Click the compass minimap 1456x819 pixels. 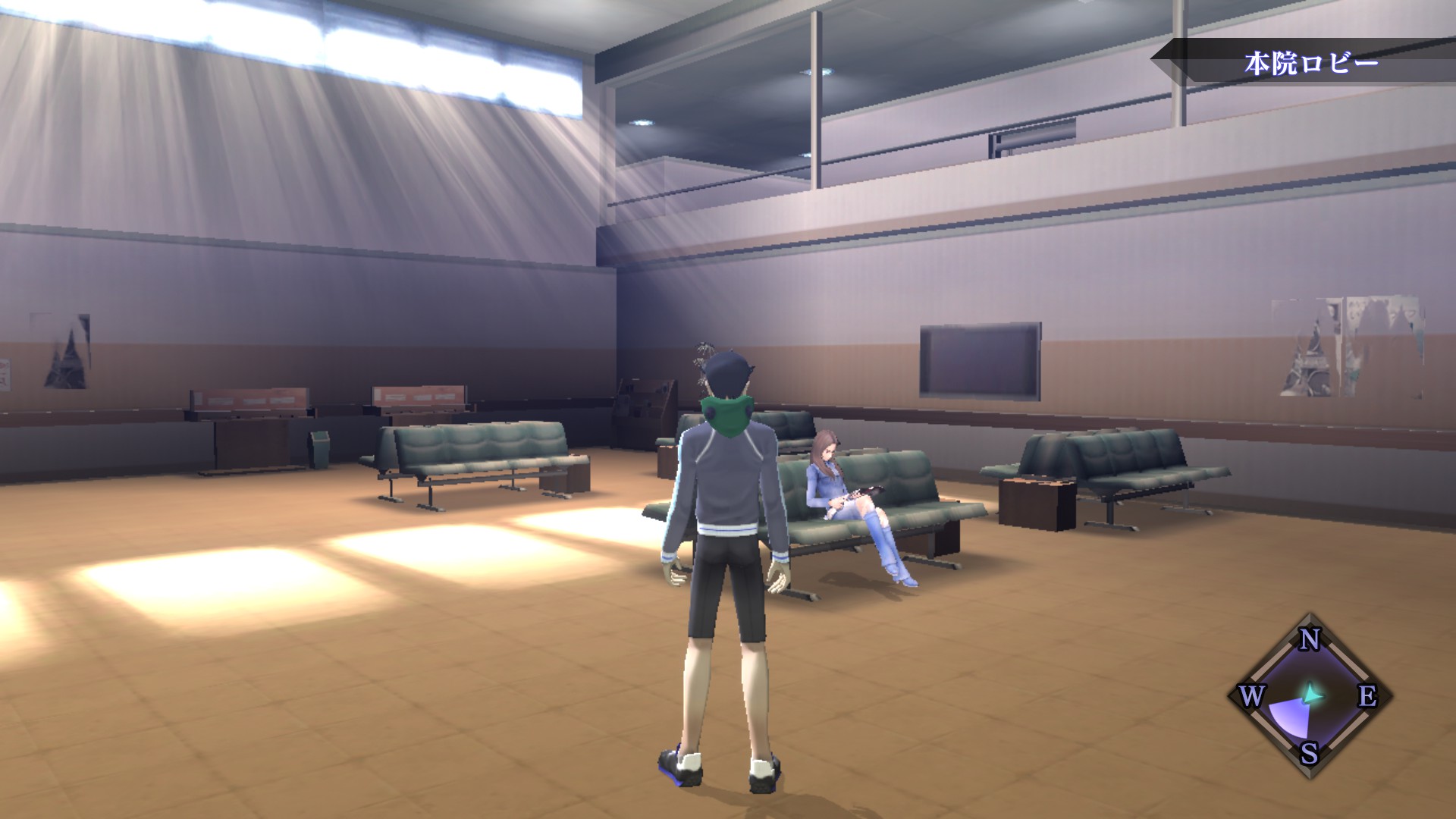(1310, 695)
